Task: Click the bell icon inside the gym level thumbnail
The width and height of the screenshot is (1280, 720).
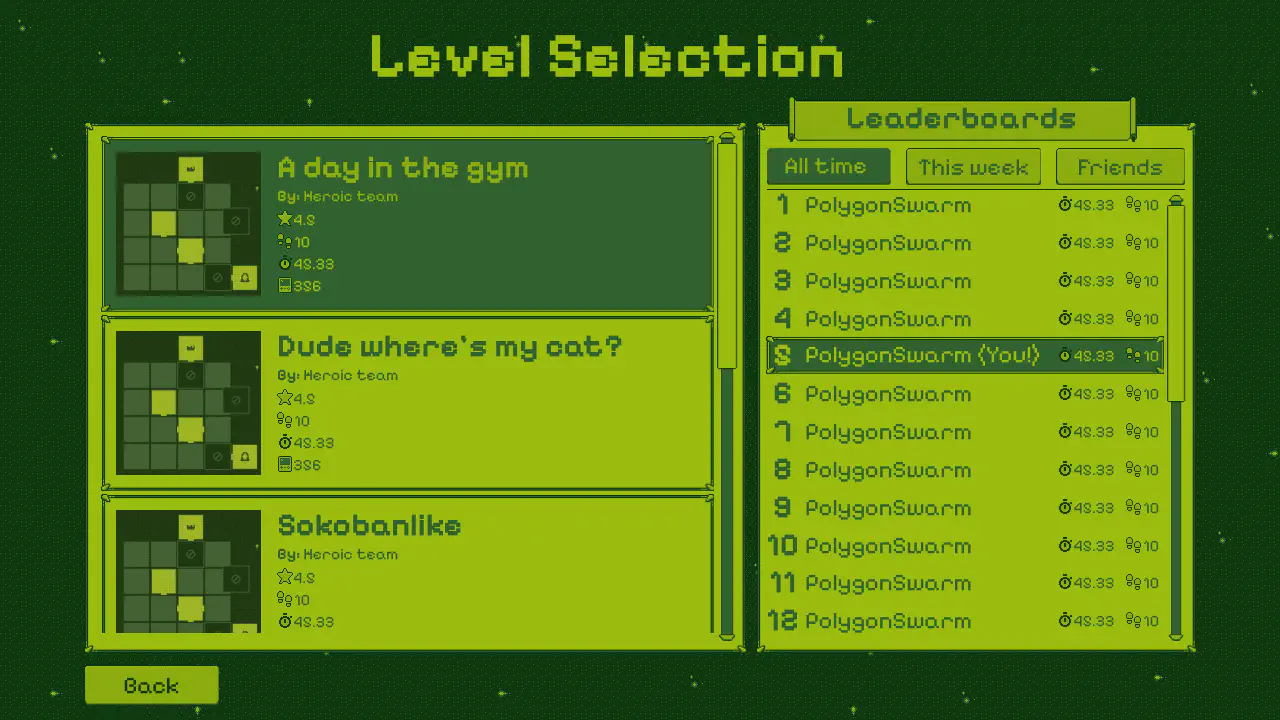Action: (x=243, y=278)
